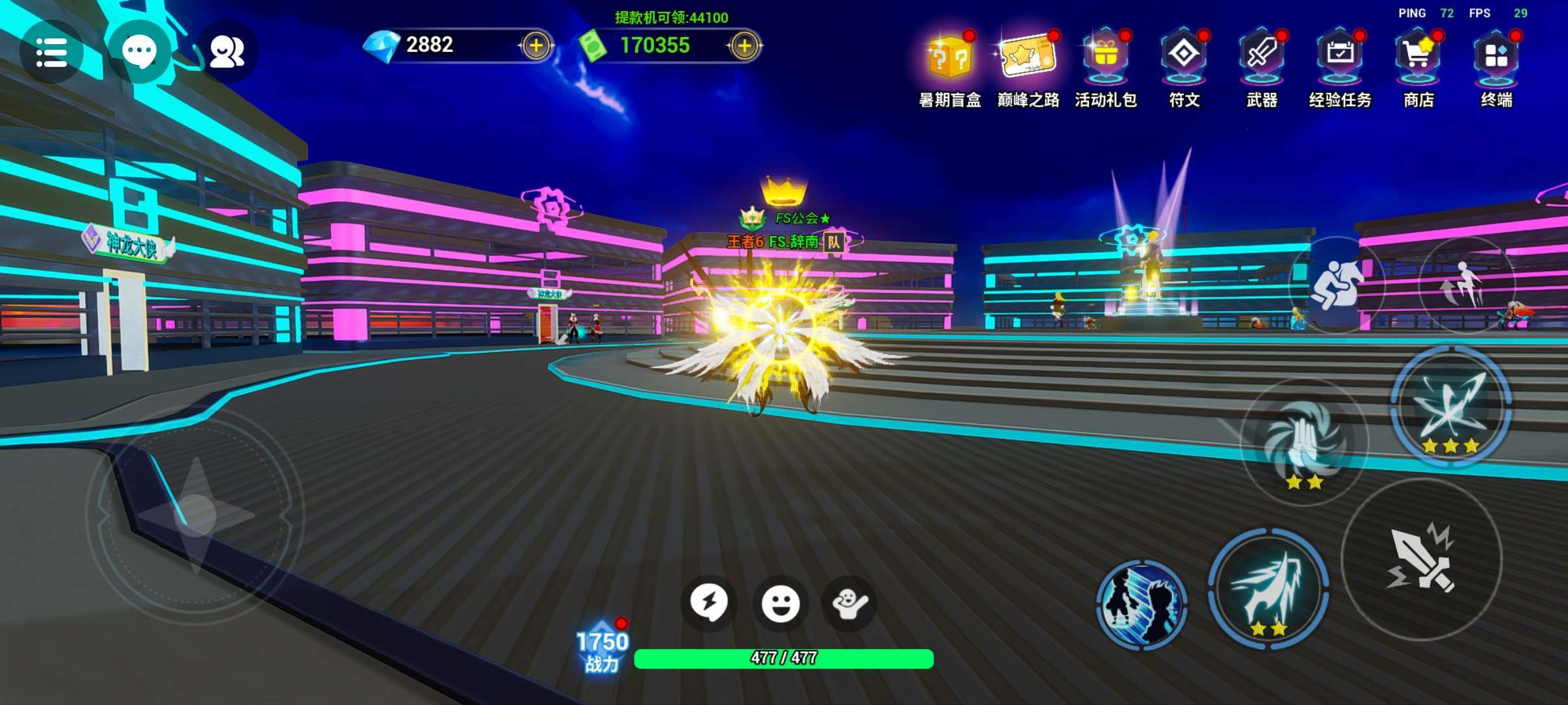Activate the swirling palm skill
This screenshot has height=705, width=1568.
click(x=1303, y=442)
